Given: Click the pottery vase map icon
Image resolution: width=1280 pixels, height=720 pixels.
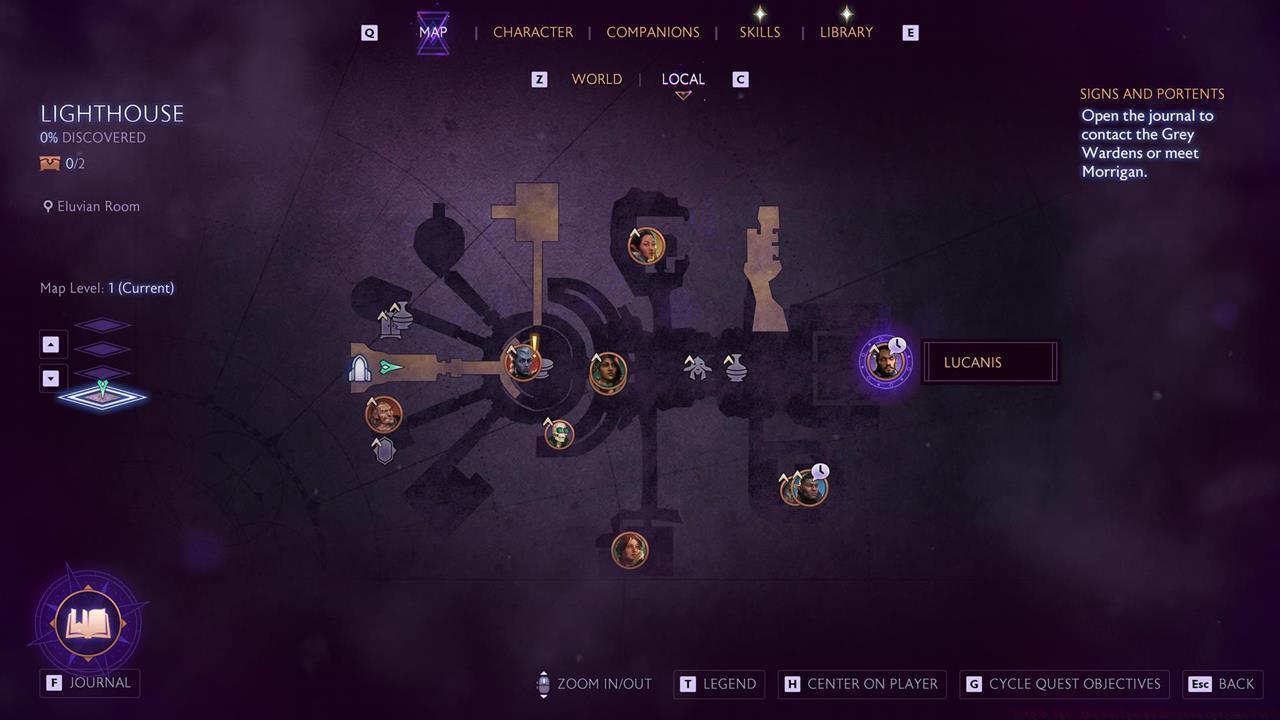Looking at the screenshot, I should pyautogui.click(x=736, y=368).
